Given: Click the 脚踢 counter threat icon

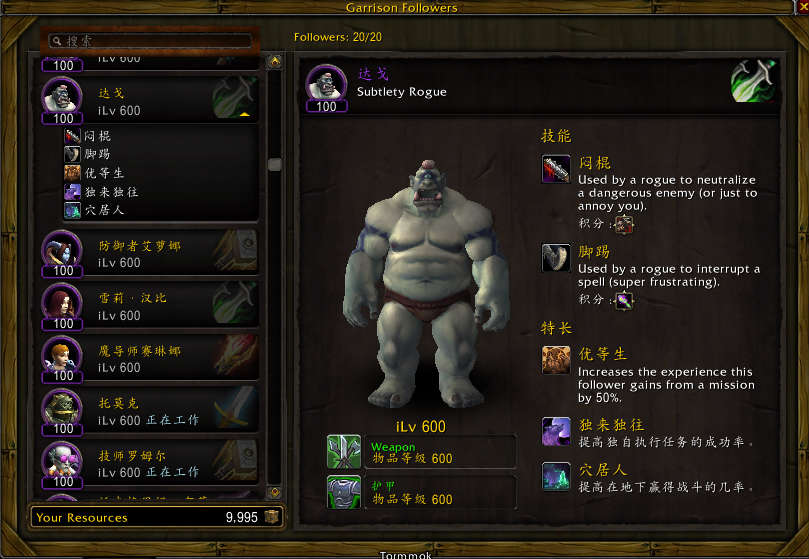Looking at the screenshot, I should coord(624,299).
